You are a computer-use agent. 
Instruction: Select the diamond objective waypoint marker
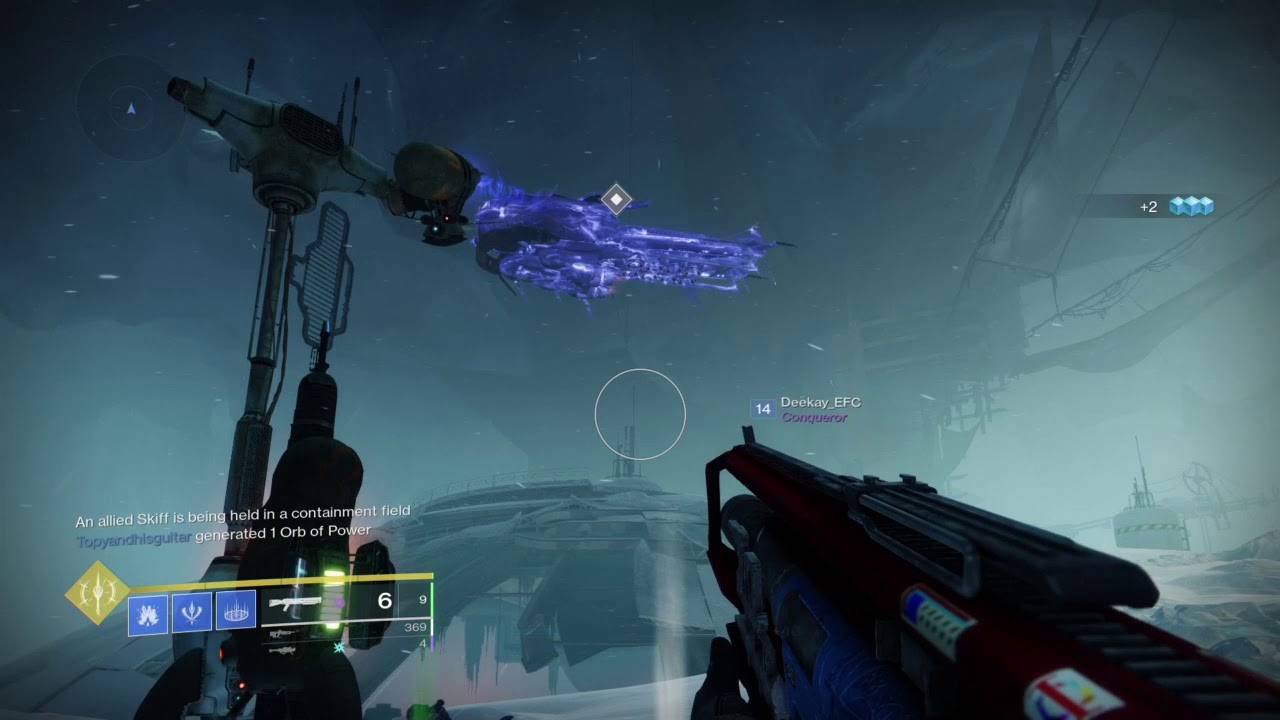[616, 199]
